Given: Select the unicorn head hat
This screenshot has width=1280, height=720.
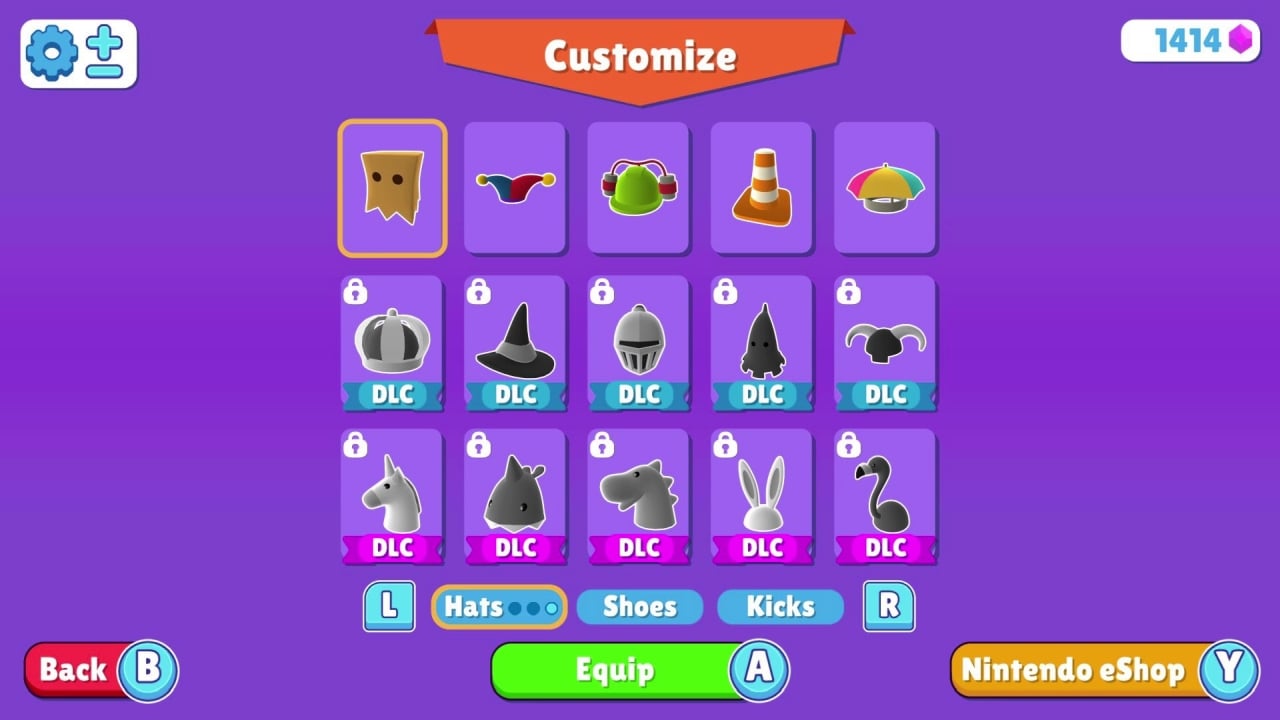Looking at the screenshot, I should coord(391,495).
